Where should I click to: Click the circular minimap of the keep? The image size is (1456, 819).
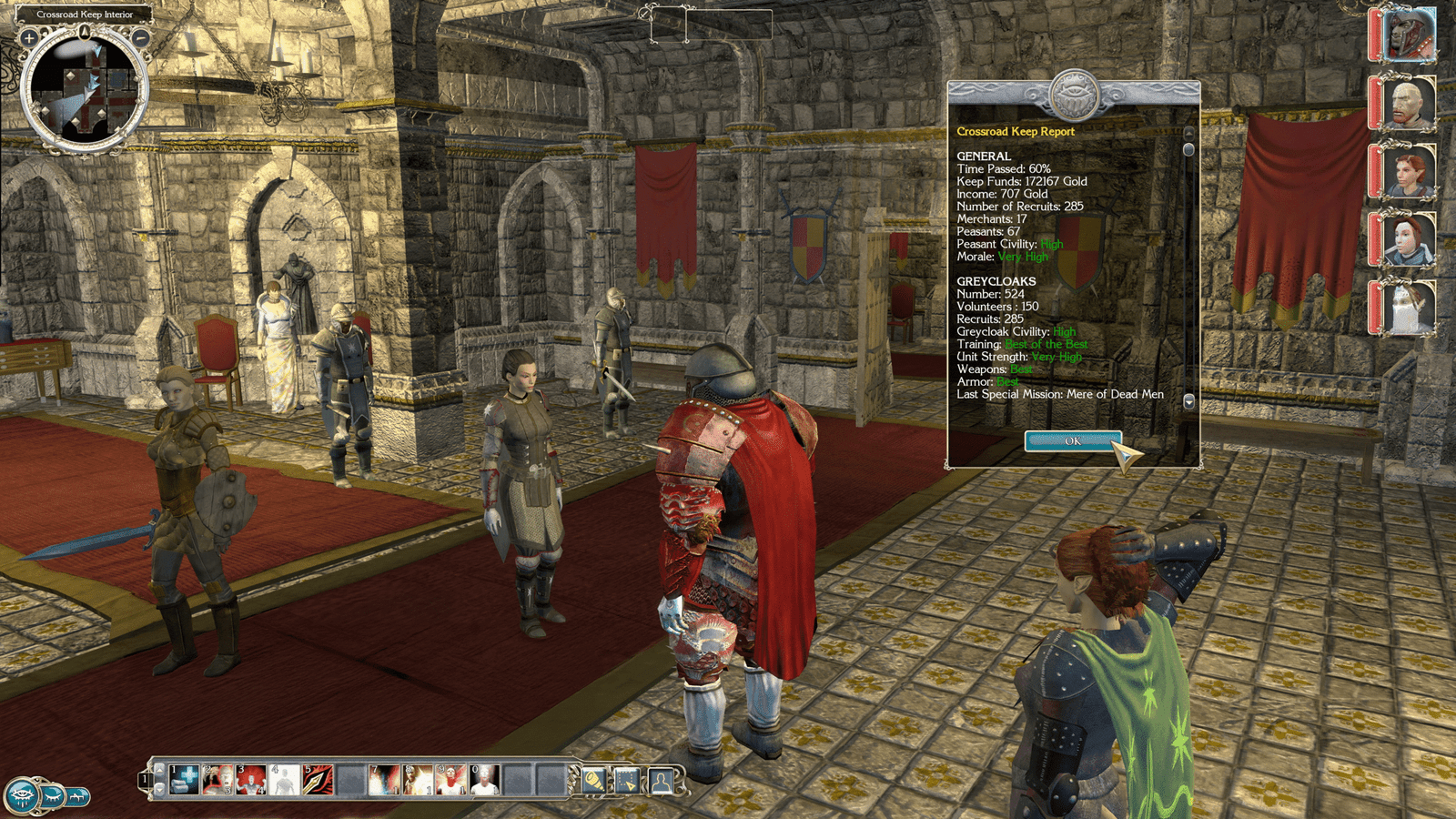click(x=85, y=91)
